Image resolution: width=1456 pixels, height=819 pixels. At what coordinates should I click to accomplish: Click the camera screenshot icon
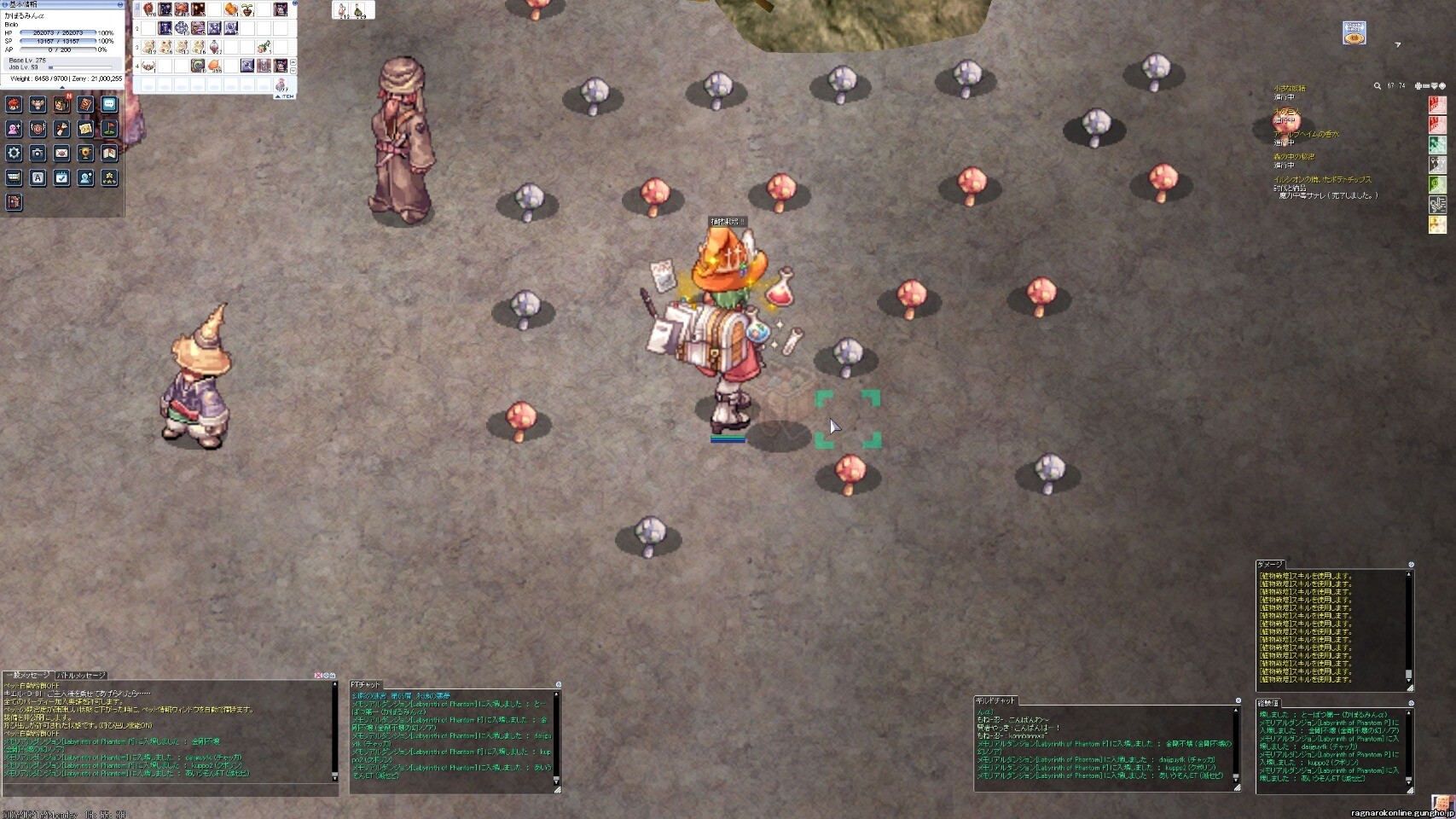point(38,154)
